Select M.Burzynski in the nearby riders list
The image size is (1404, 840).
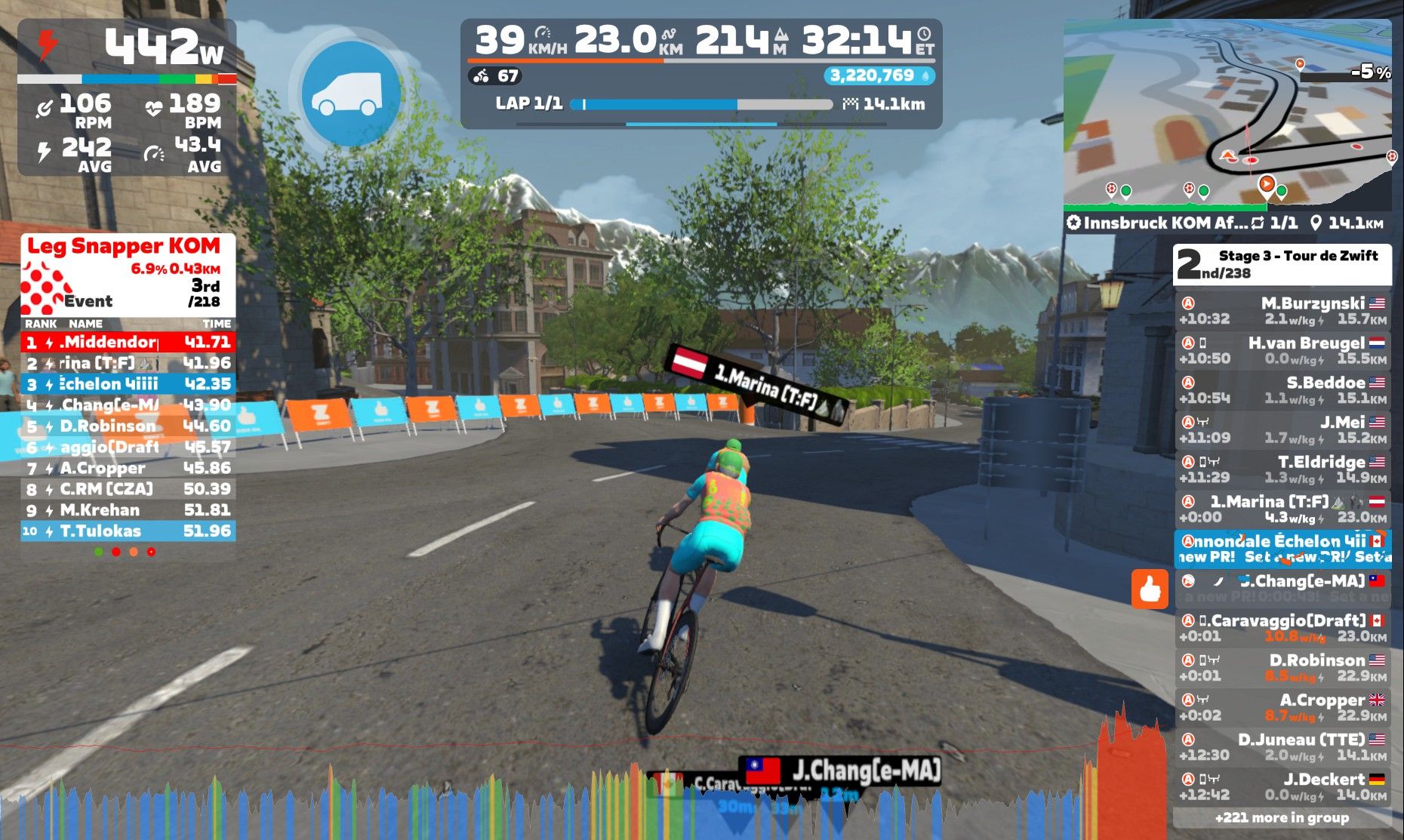1282,311
